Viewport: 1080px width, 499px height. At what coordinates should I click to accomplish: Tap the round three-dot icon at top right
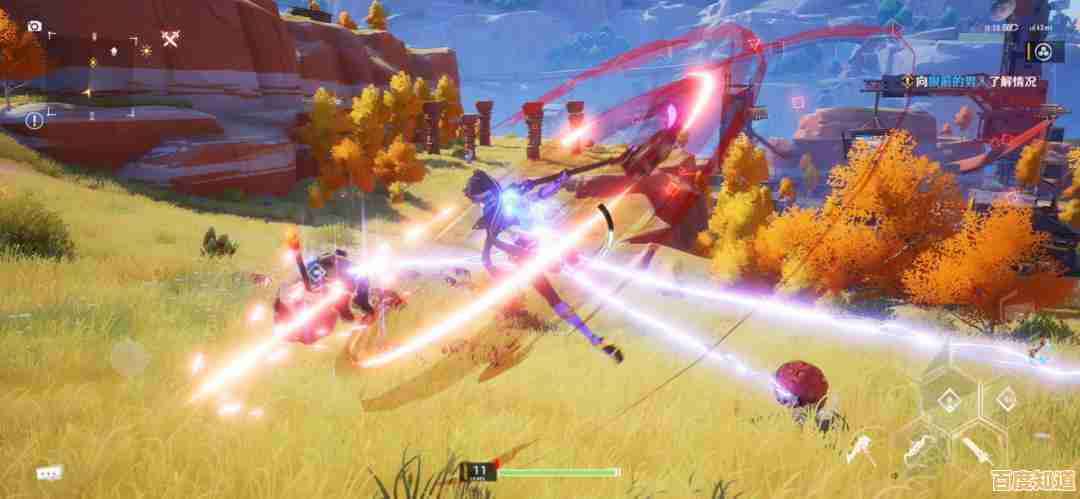(1041, 52)
